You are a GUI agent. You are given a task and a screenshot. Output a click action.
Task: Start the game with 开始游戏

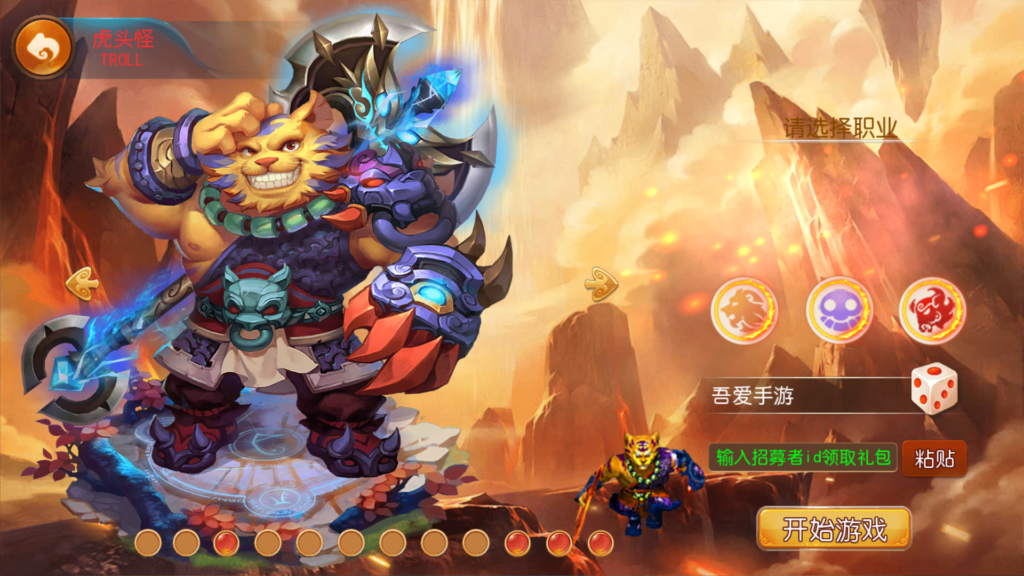[834, 529]
